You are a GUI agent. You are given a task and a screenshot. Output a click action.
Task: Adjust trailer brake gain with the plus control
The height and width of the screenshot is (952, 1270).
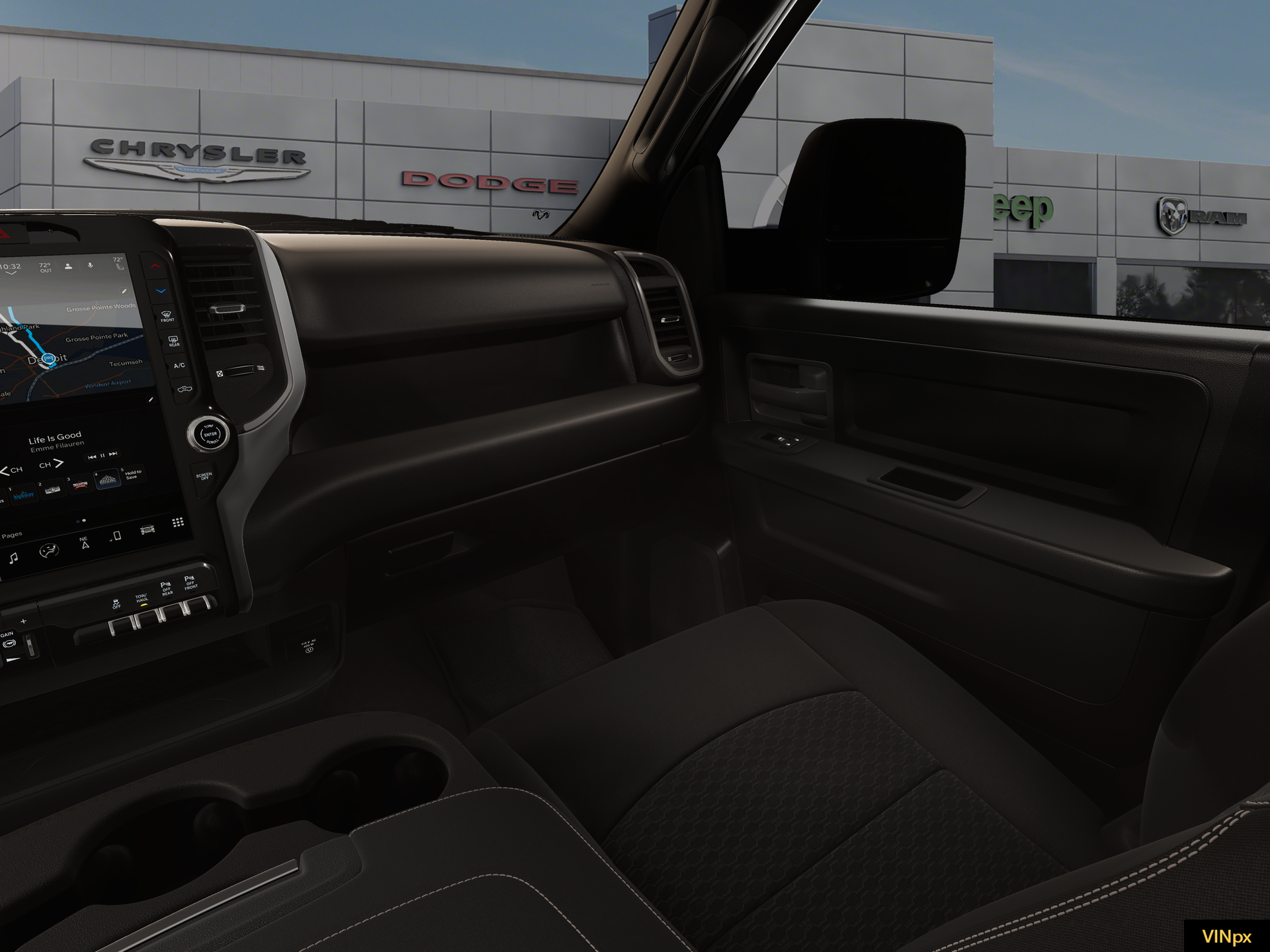click(x=23, y=621)
